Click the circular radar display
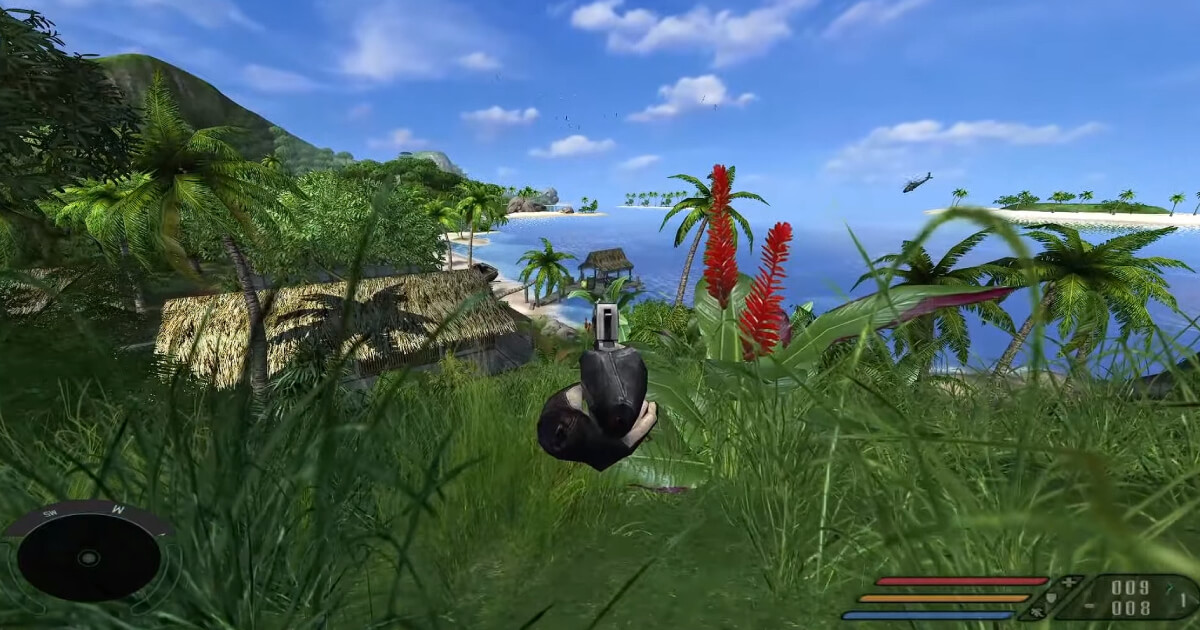This screenshot has width=1200, height=630. click(89, 557)
